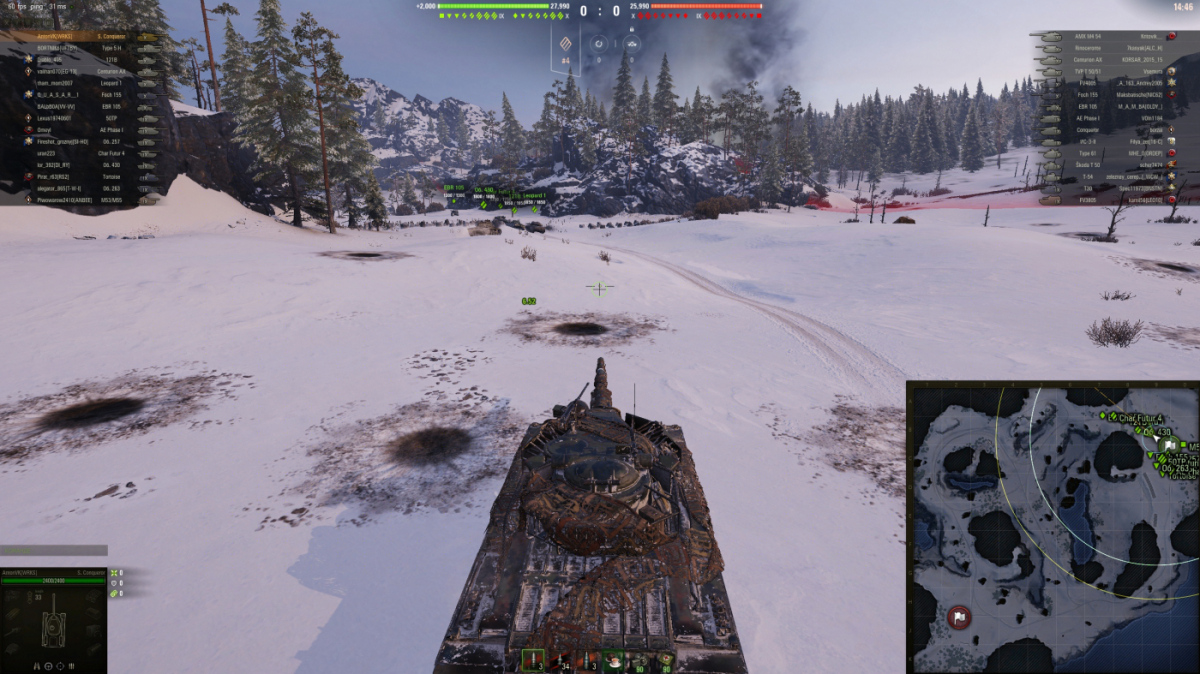Viewport: 1200px width, 674px height.
Task: Select ally row playing Char Futur 4
Action: coord(80,153)
